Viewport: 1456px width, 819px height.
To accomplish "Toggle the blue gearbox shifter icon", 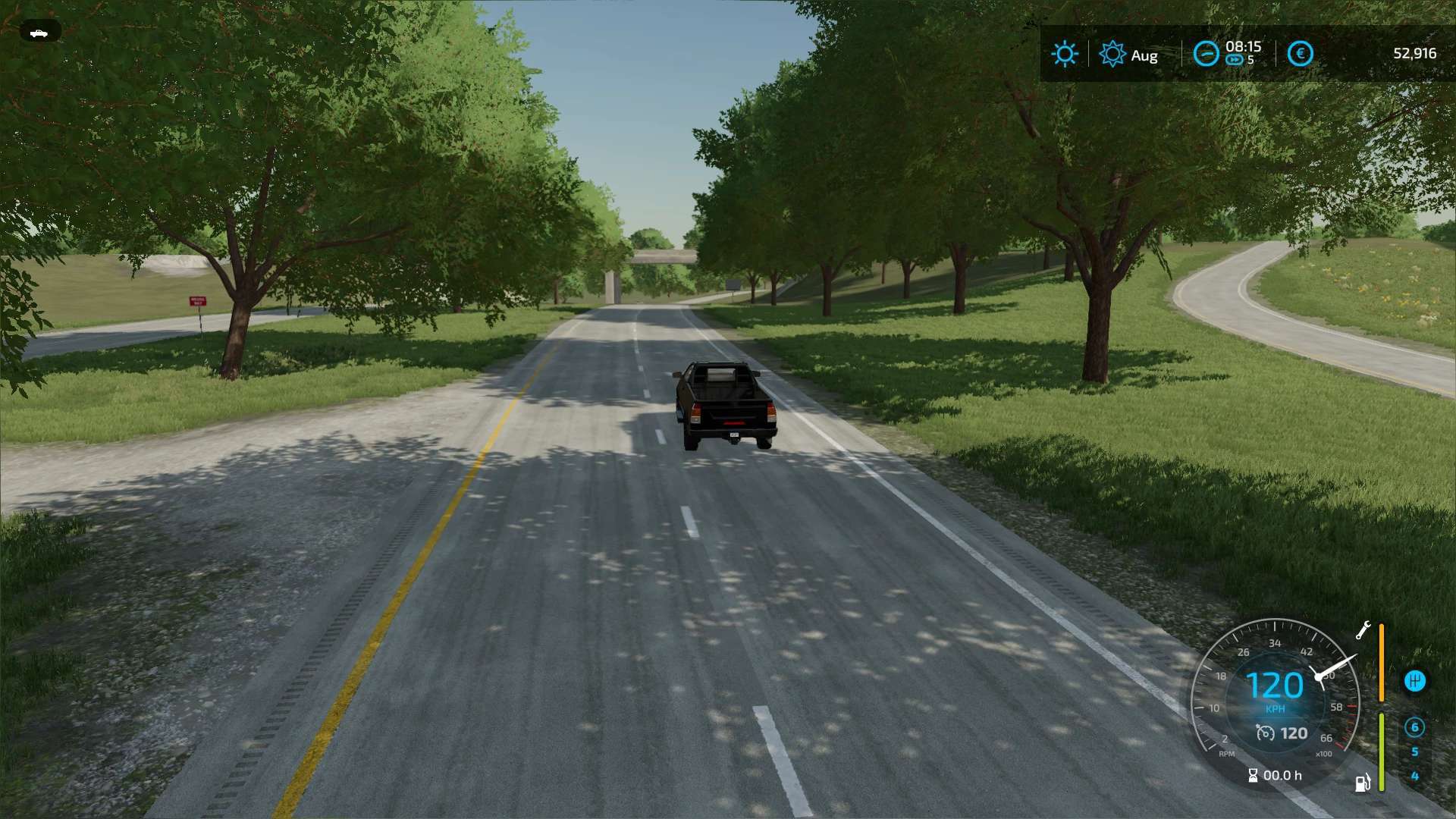I will pos(1414,681).
